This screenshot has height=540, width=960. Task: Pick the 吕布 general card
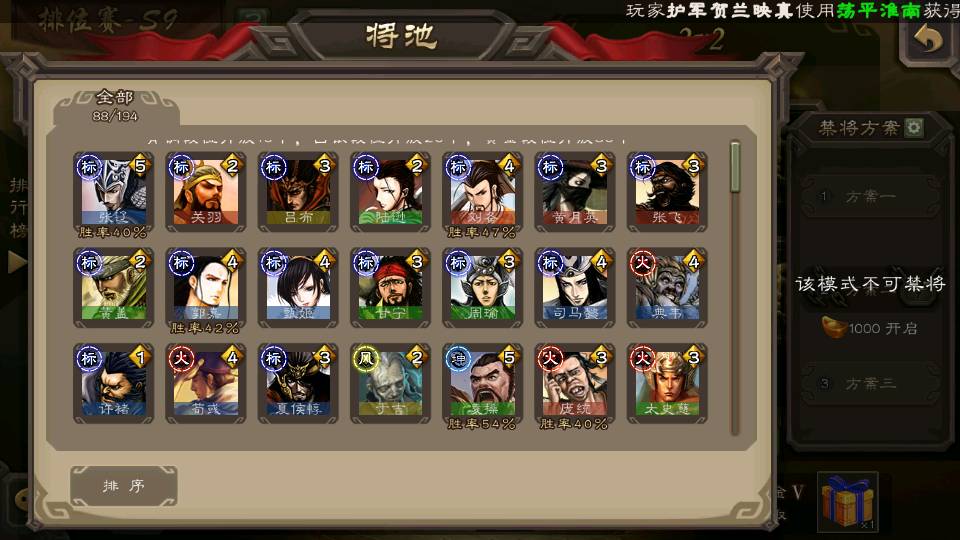click(298, 190)
